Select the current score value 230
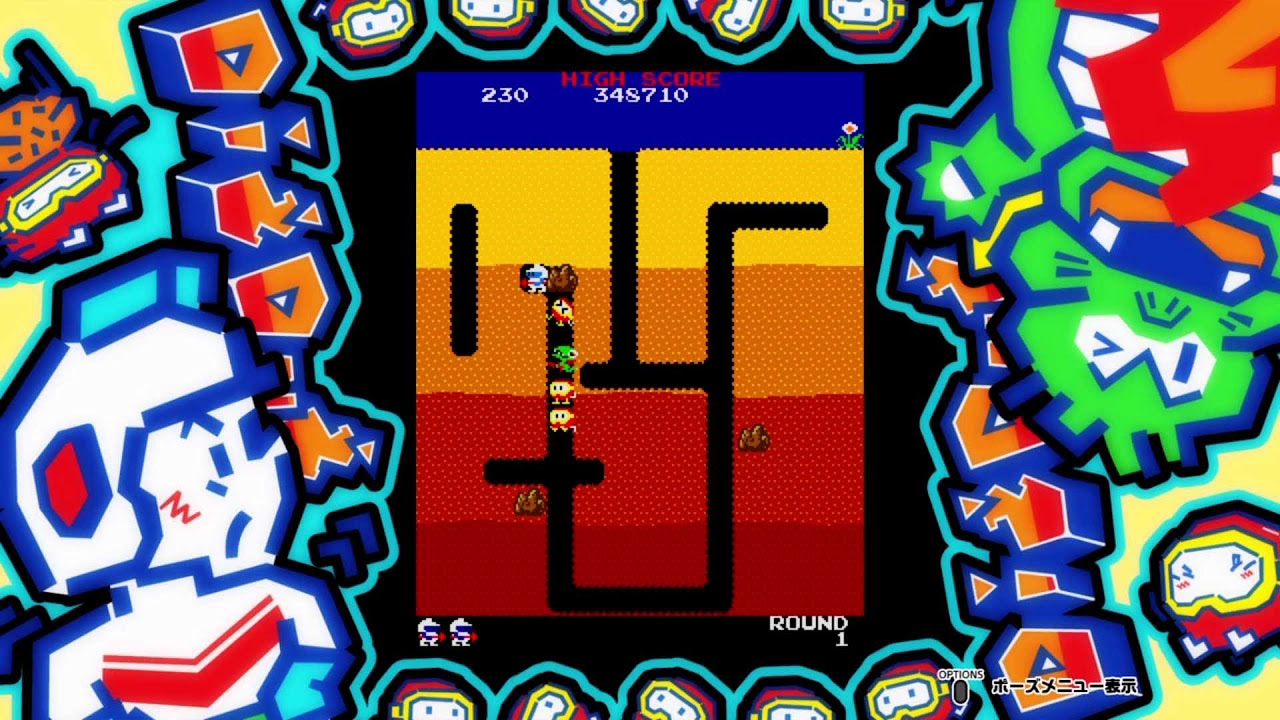1280x720 pixels. pyautogui.click(x=505, y=96)
